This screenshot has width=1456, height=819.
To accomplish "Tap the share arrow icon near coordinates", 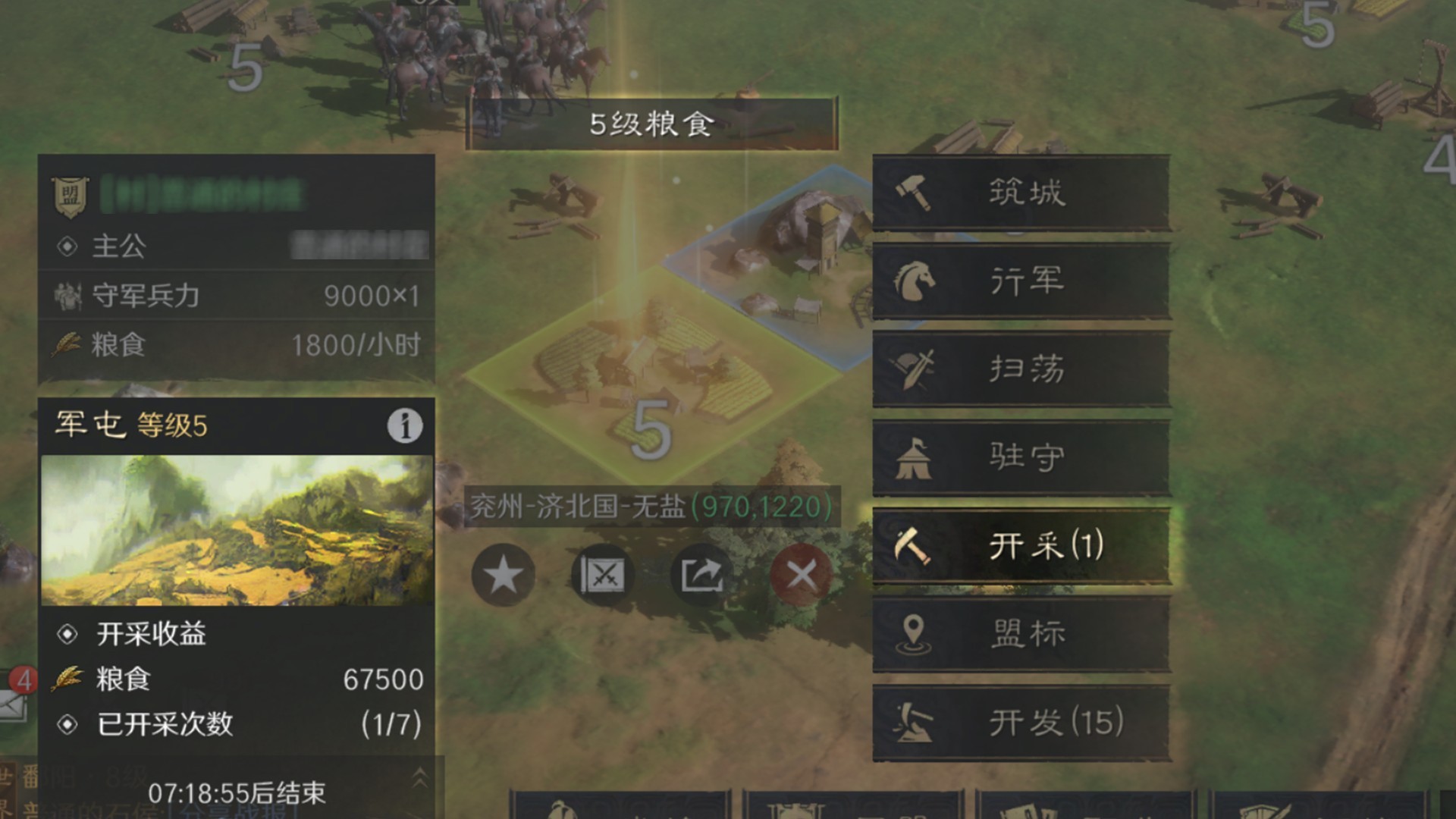I will click(701, 575).
